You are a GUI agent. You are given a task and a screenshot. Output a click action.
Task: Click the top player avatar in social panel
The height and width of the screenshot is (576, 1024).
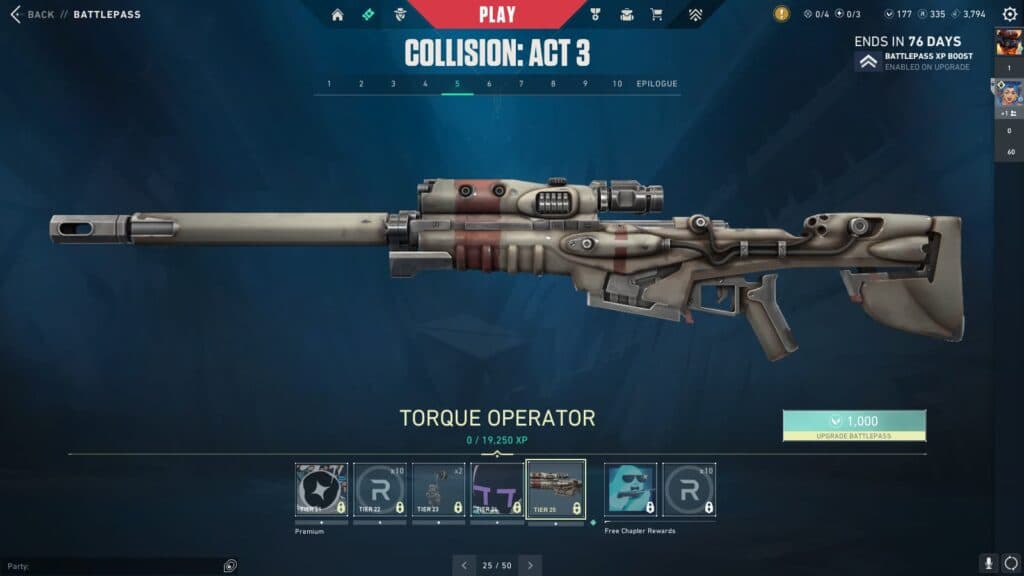click(1009, 42)
